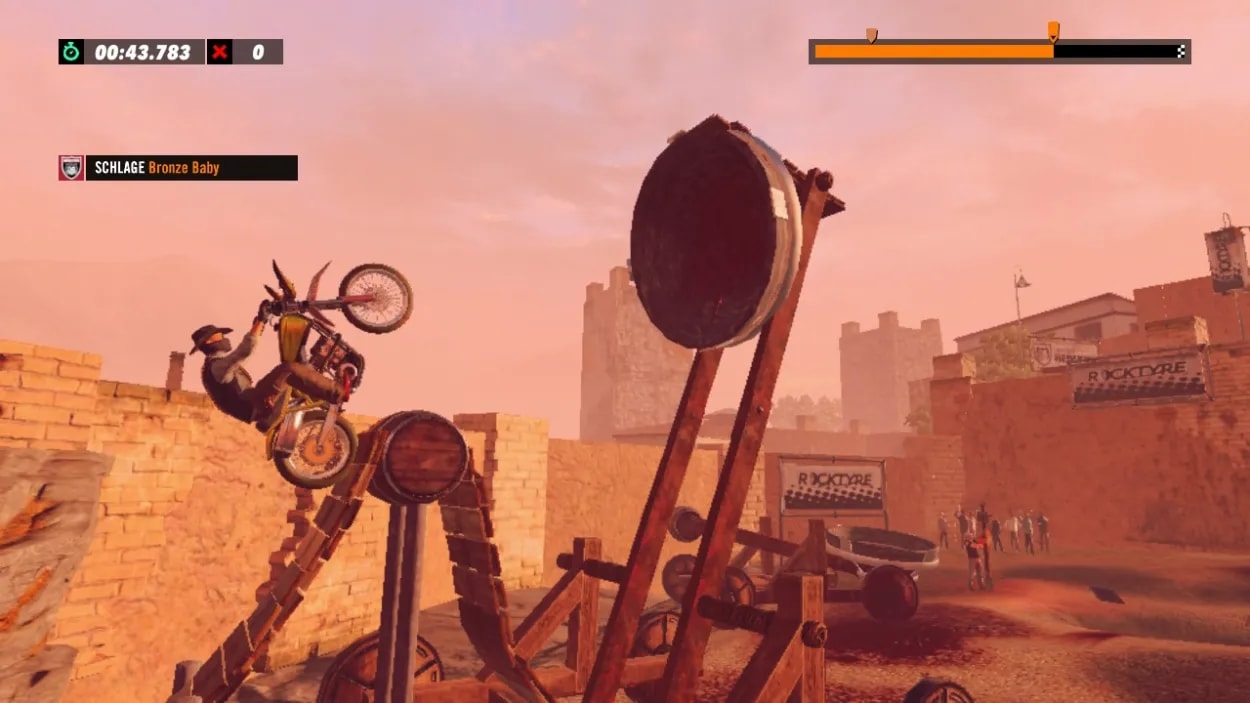Click the checkered finish flag on track progress bar

click(1181, 52)
